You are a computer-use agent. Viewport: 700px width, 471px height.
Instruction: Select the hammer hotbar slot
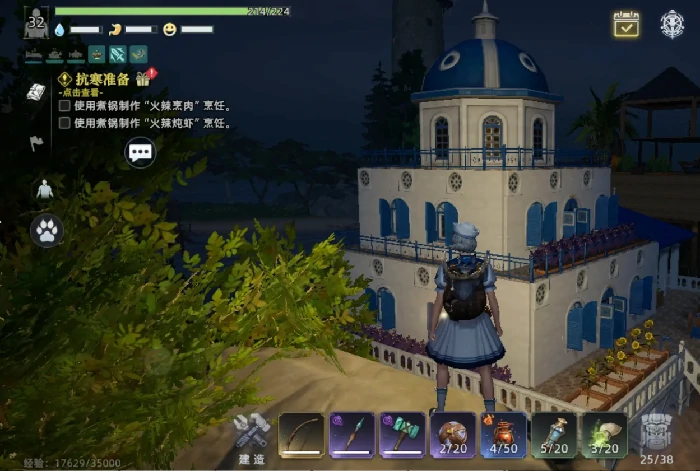[402, 435]
